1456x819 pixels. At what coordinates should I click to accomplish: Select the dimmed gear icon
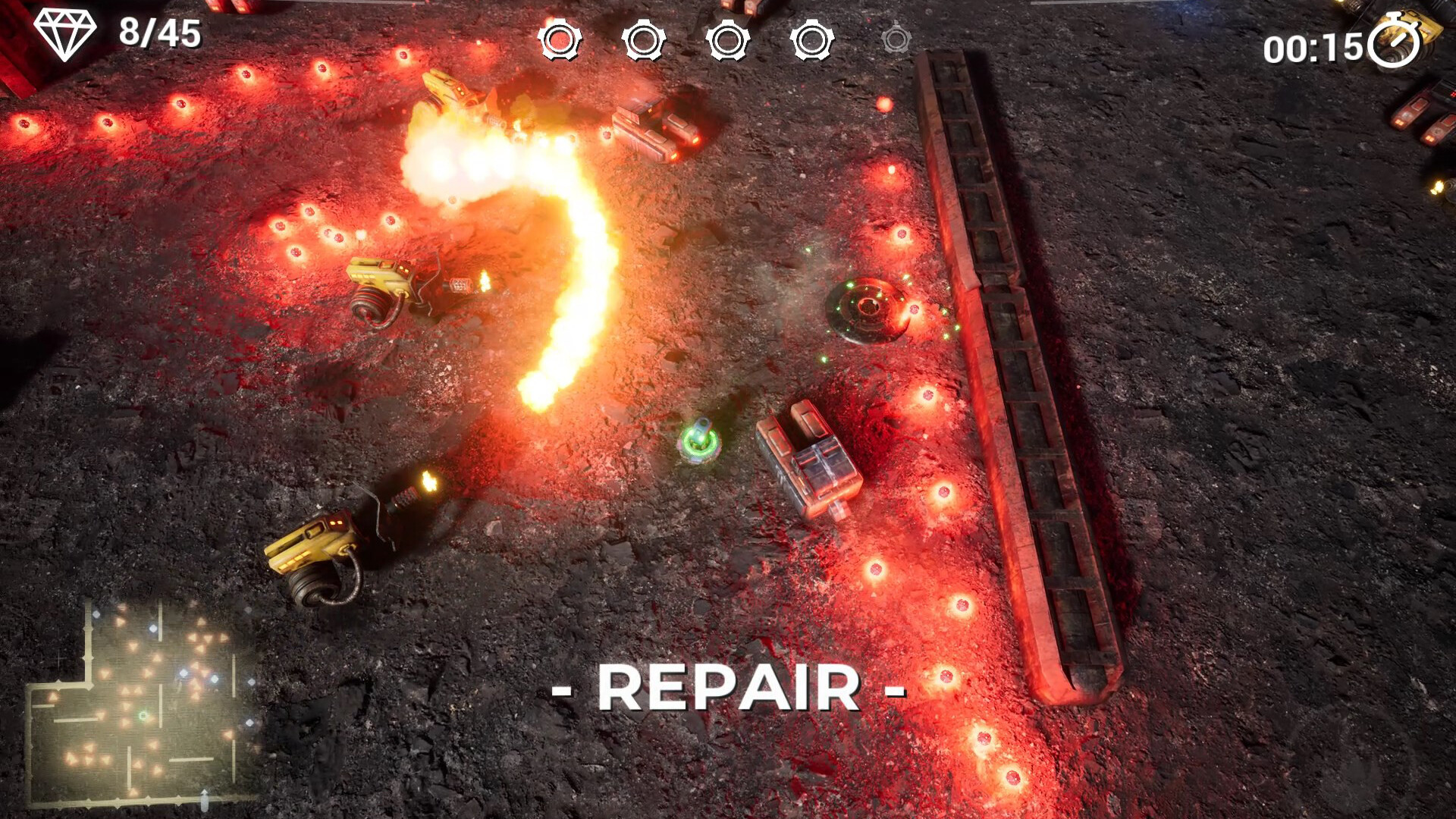(896, 39)
